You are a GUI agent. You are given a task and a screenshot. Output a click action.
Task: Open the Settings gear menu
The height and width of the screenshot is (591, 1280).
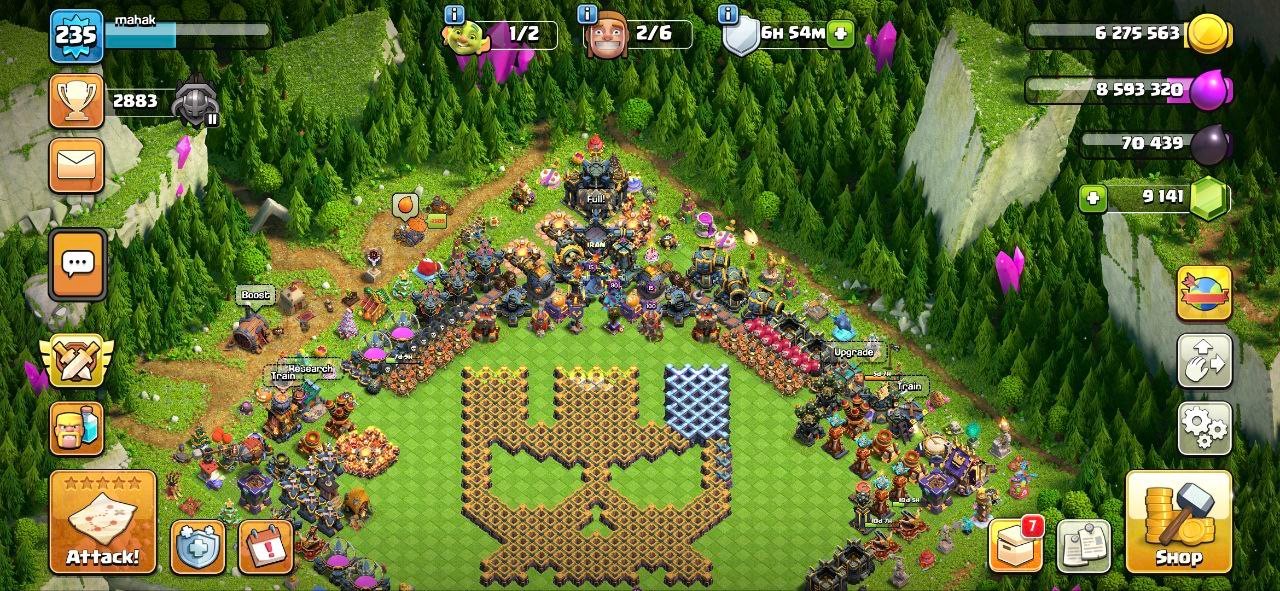click(1204, 427)
